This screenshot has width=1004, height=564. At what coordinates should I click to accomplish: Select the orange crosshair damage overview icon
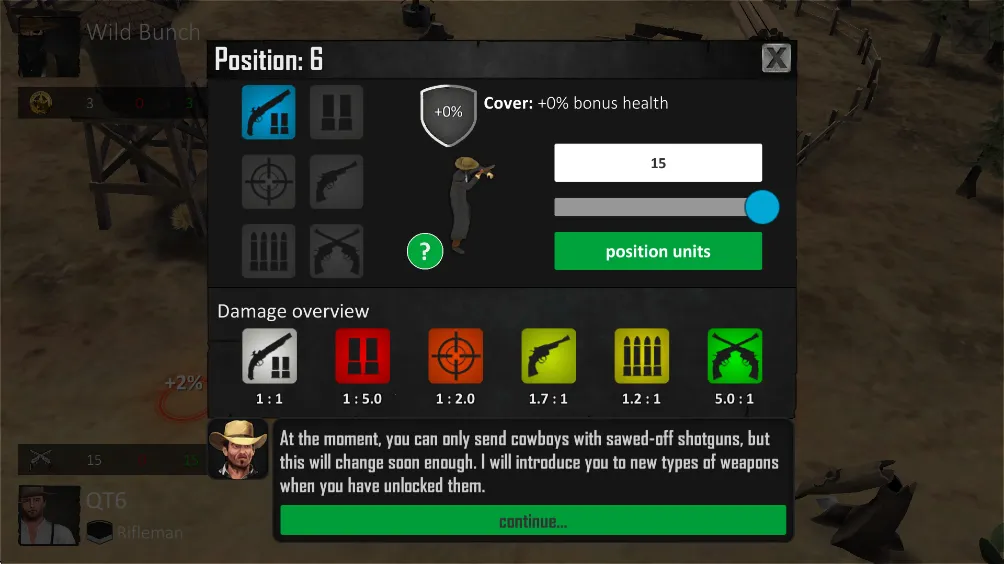[456, 356]
